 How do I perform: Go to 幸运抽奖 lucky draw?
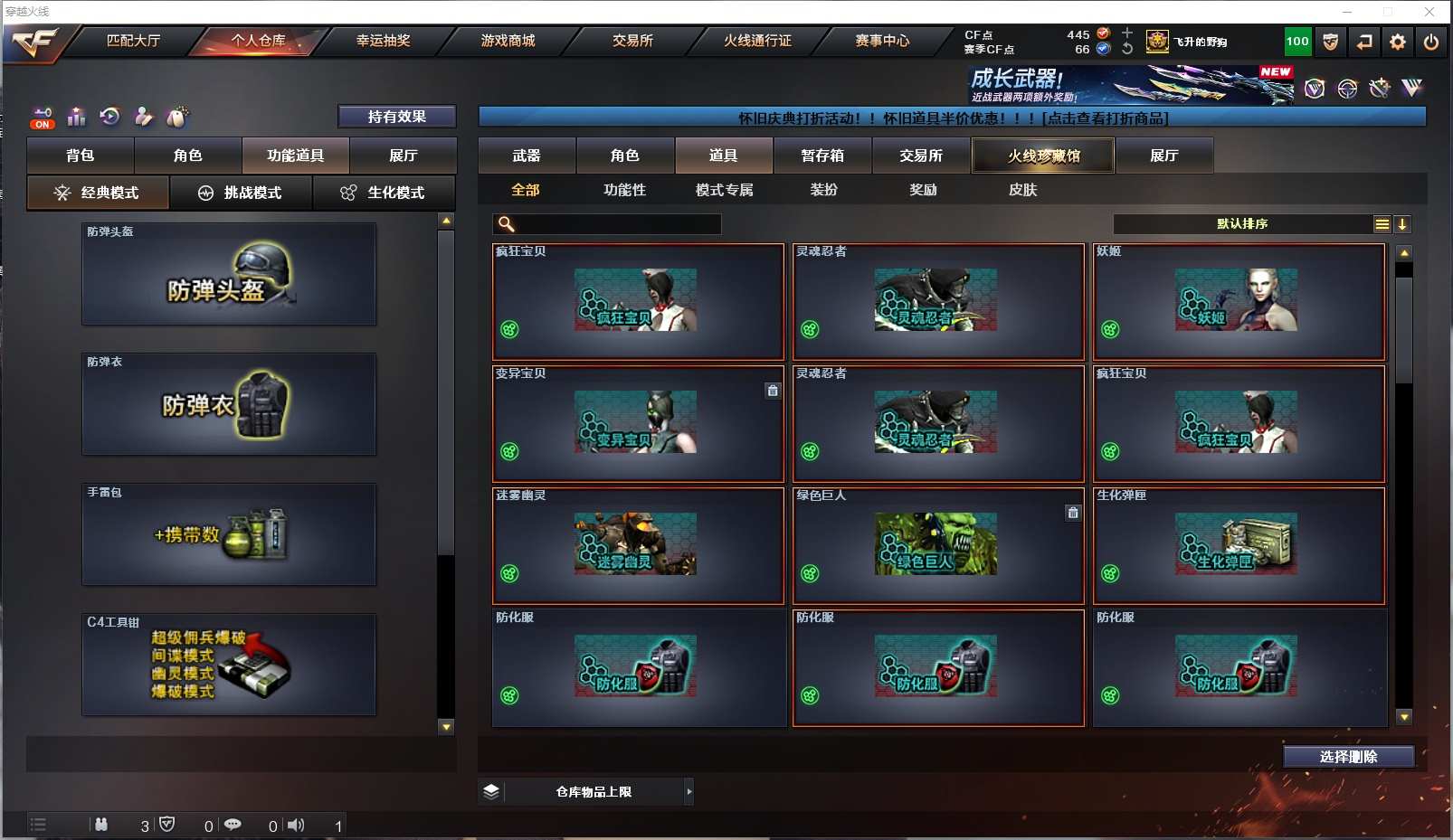point(383,41)
